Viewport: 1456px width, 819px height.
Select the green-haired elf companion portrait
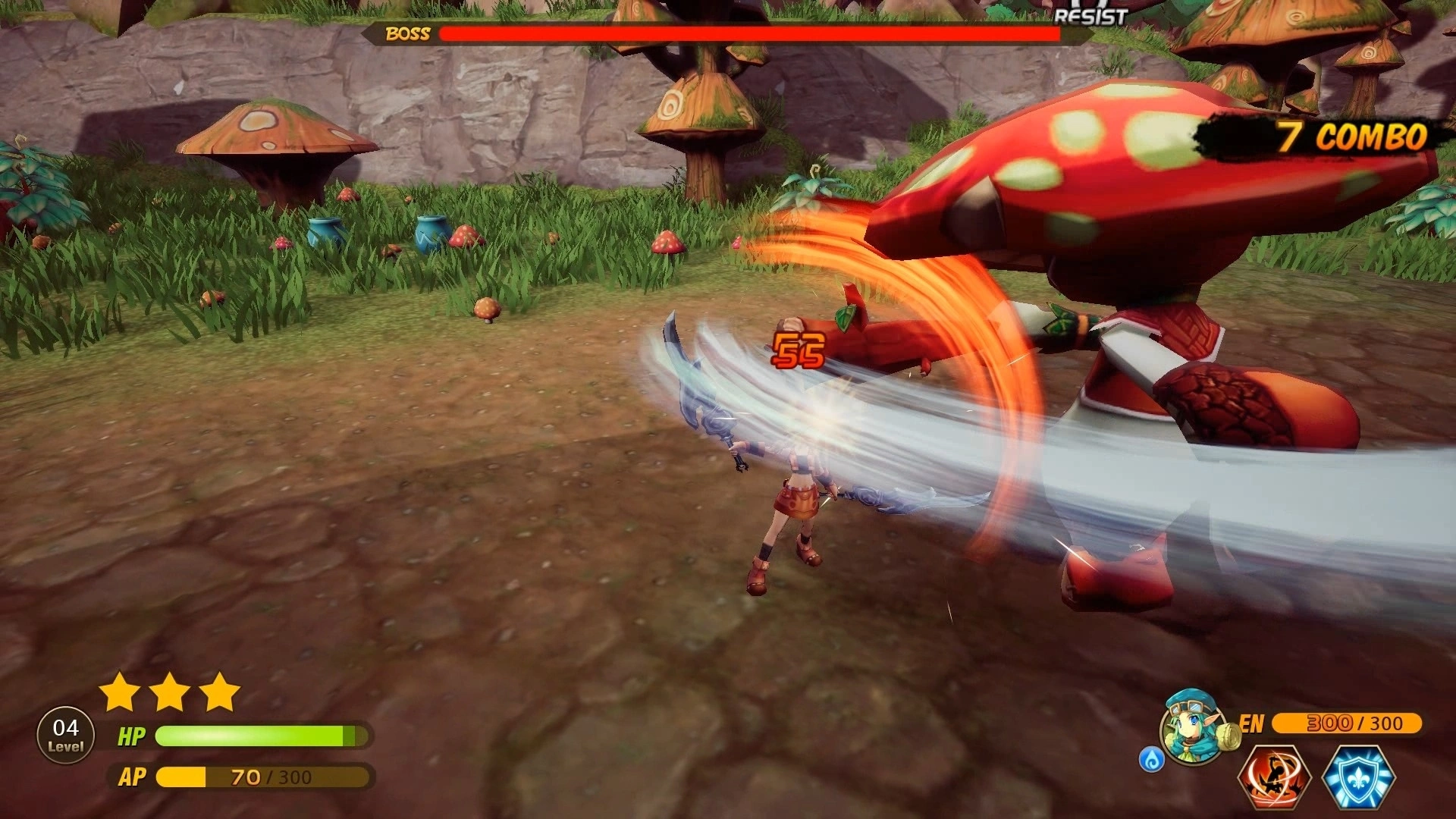1193,728
